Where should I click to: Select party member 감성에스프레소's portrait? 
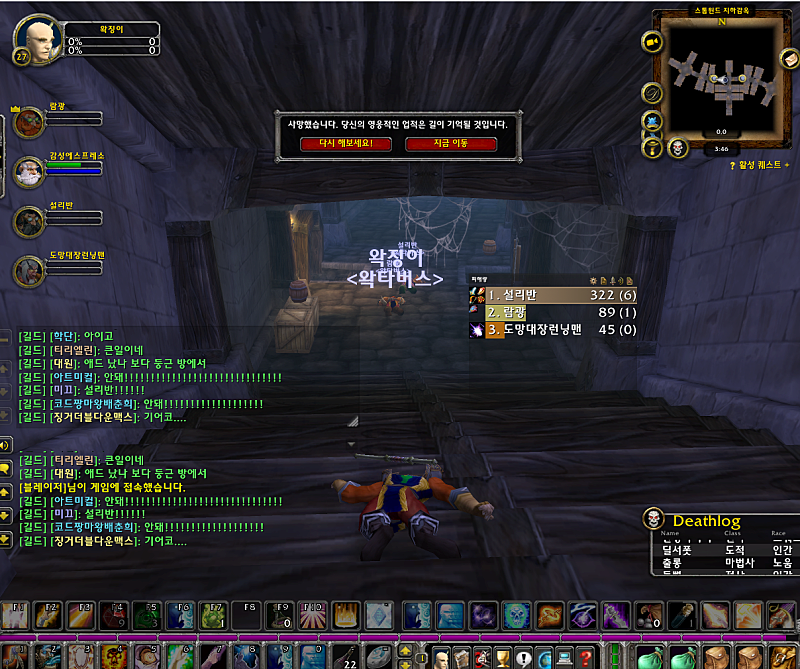click(x=28, y=172)
